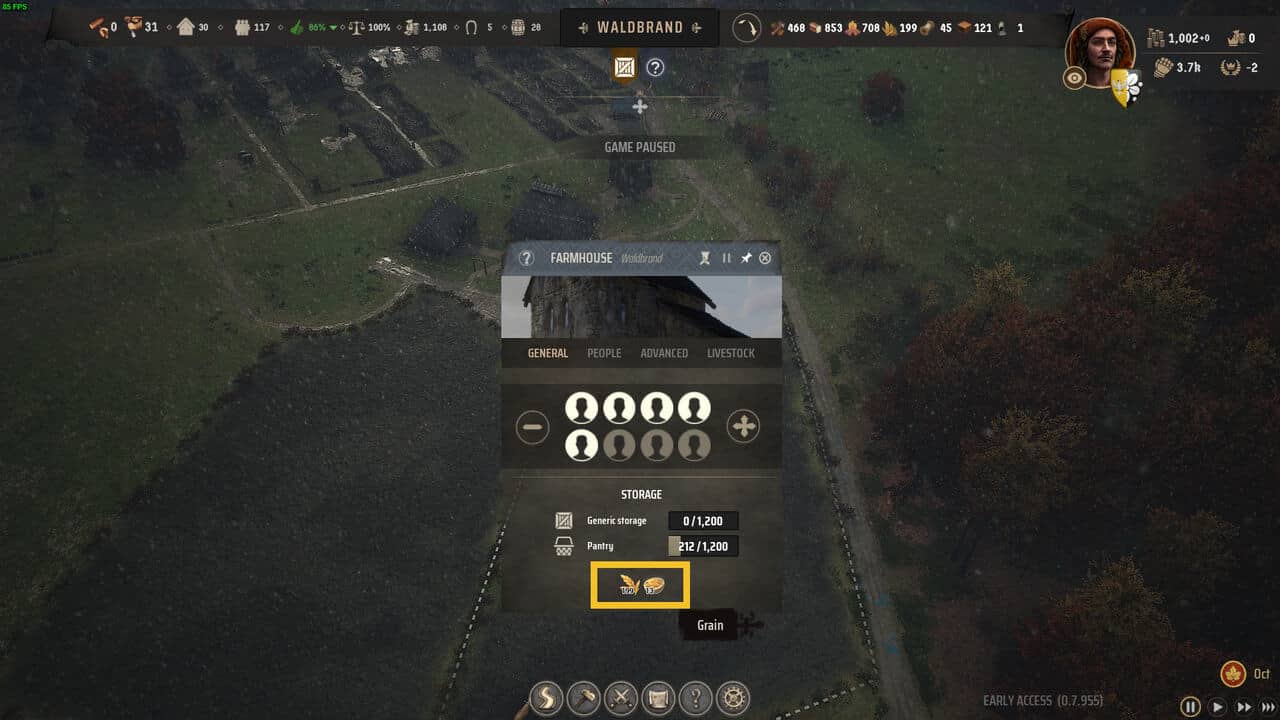Image resolution: width=1280 pixels, height=720 pixels.
Task: Switch to the People tab
Action: click(x=604, y=353)
